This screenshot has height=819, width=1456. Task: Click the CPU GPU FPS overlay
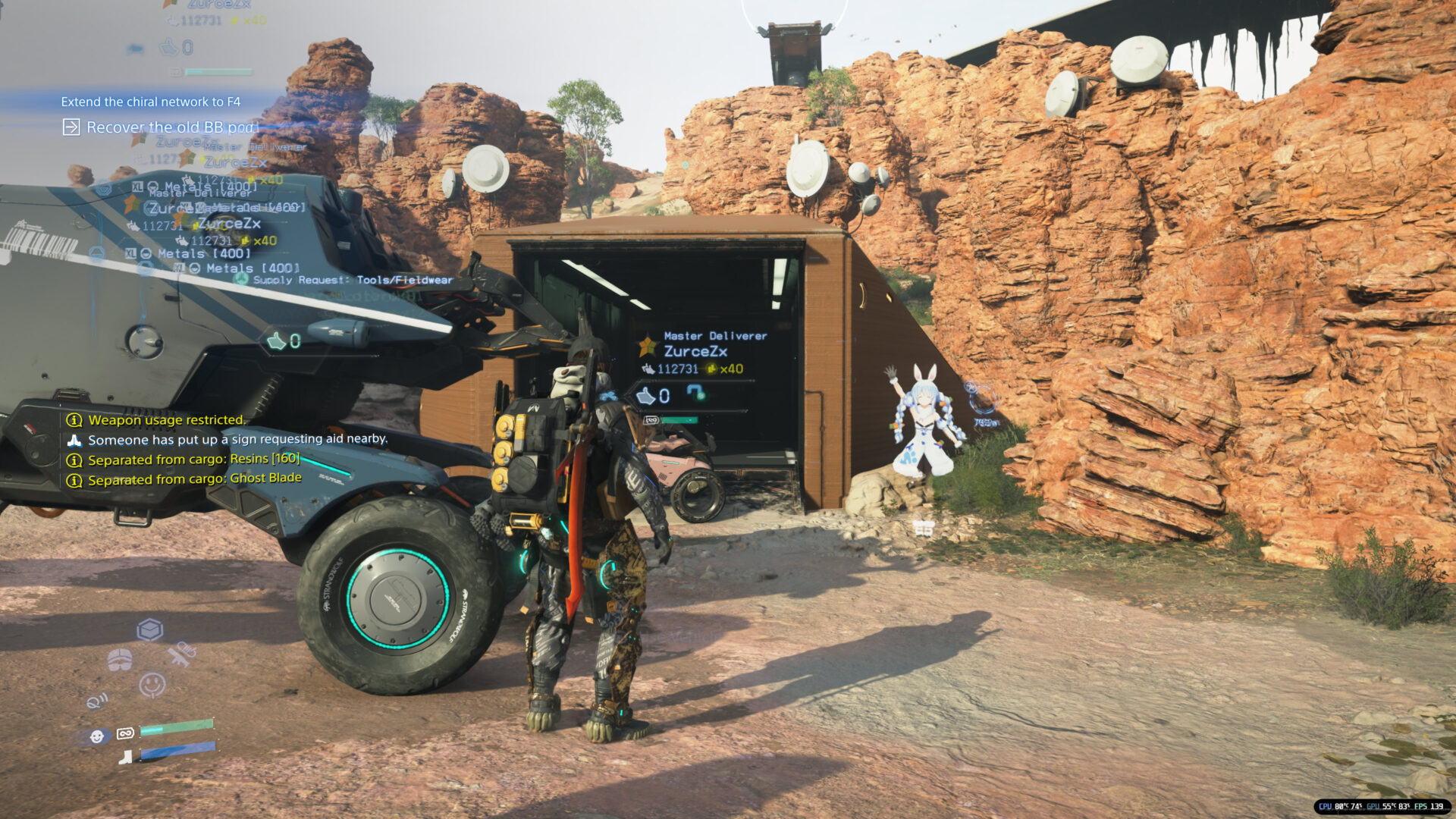(x=1380, y=806)
